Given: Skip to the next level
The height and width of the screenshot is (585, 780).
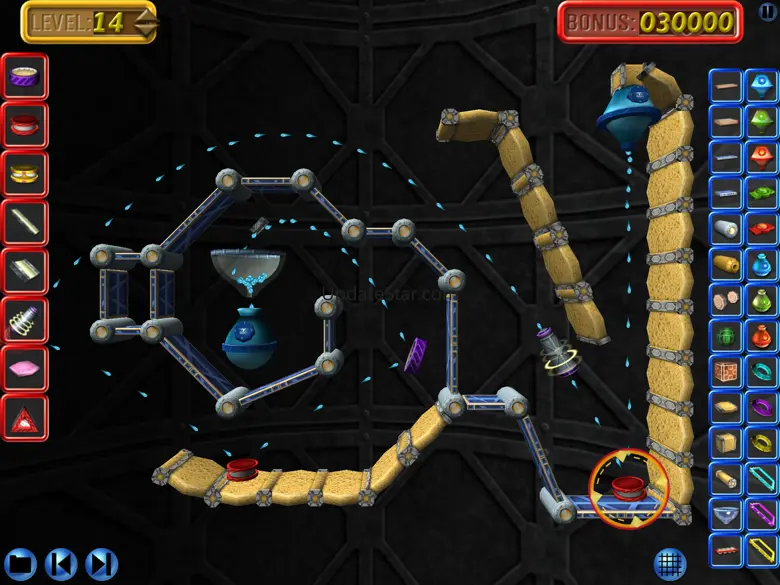Looking at the screenshot, I should (x=100, y=562).
